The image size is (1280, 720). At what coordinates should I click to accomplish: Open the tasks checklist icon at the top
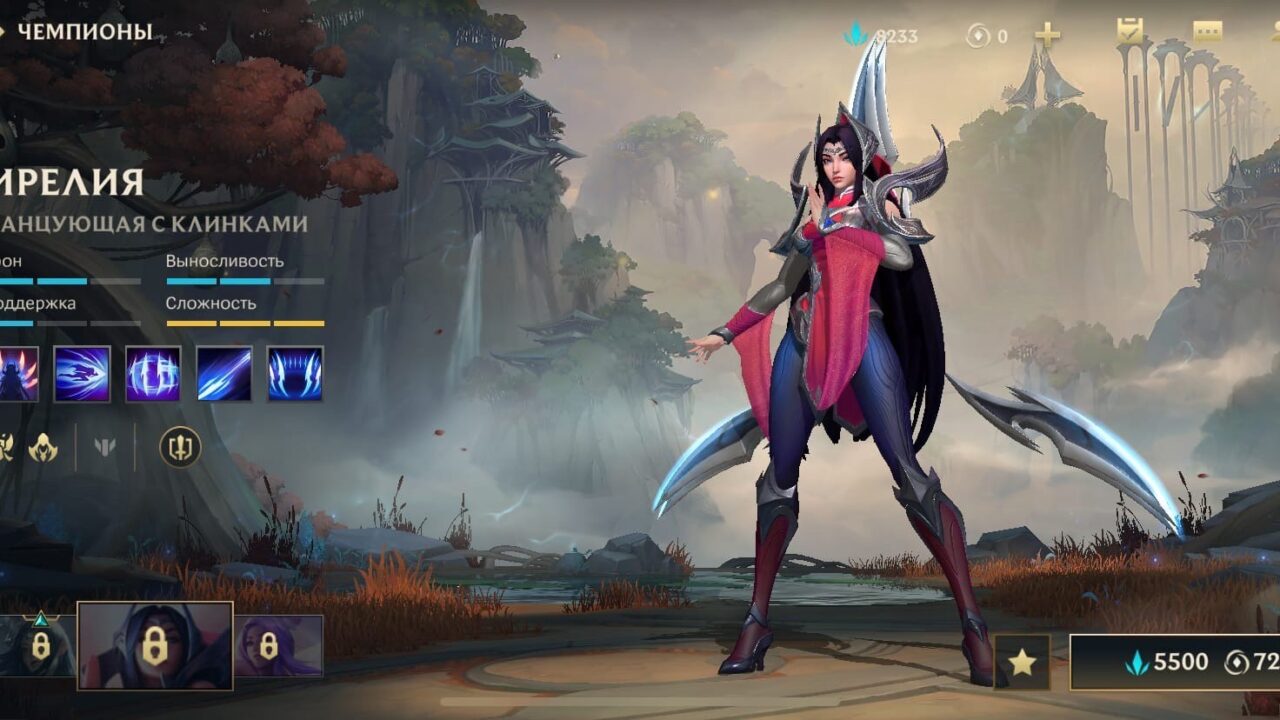tap(1130, 32)
